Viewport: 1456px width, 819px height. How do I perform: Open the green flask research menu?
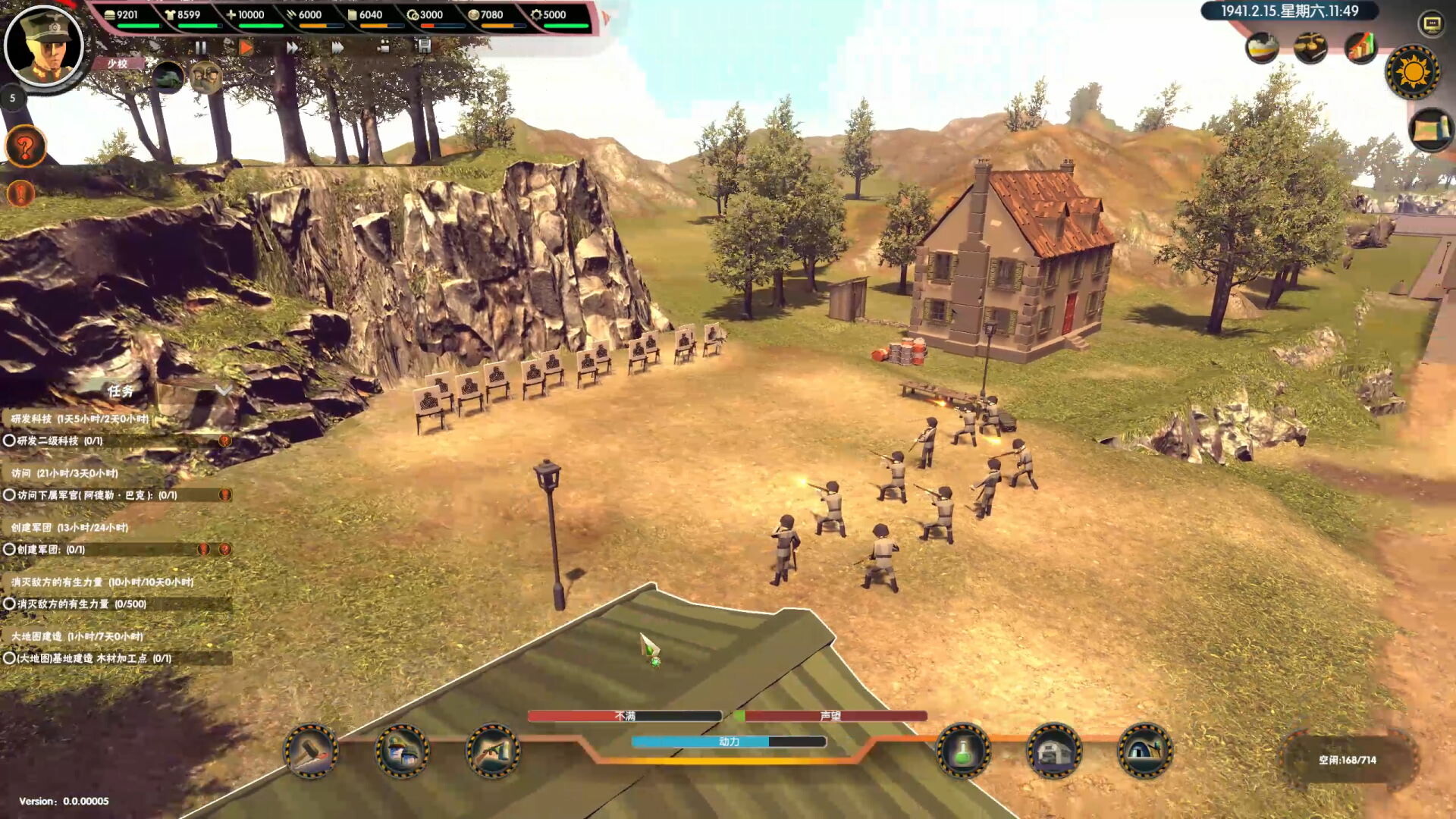pyautogui.click(x=962, y=752)
